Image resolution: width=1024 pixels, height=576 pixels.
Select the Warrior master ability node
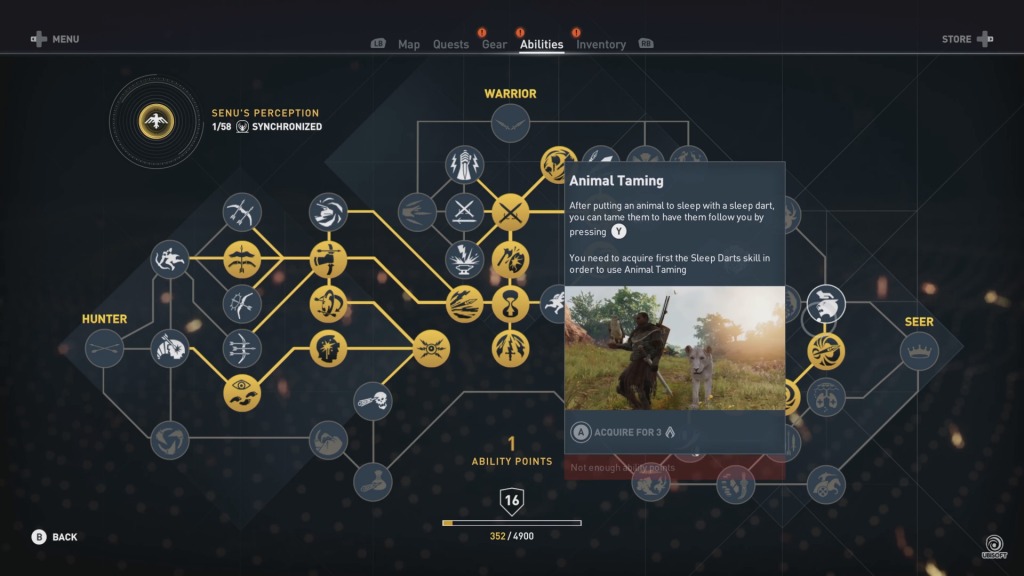pos(510,123)
